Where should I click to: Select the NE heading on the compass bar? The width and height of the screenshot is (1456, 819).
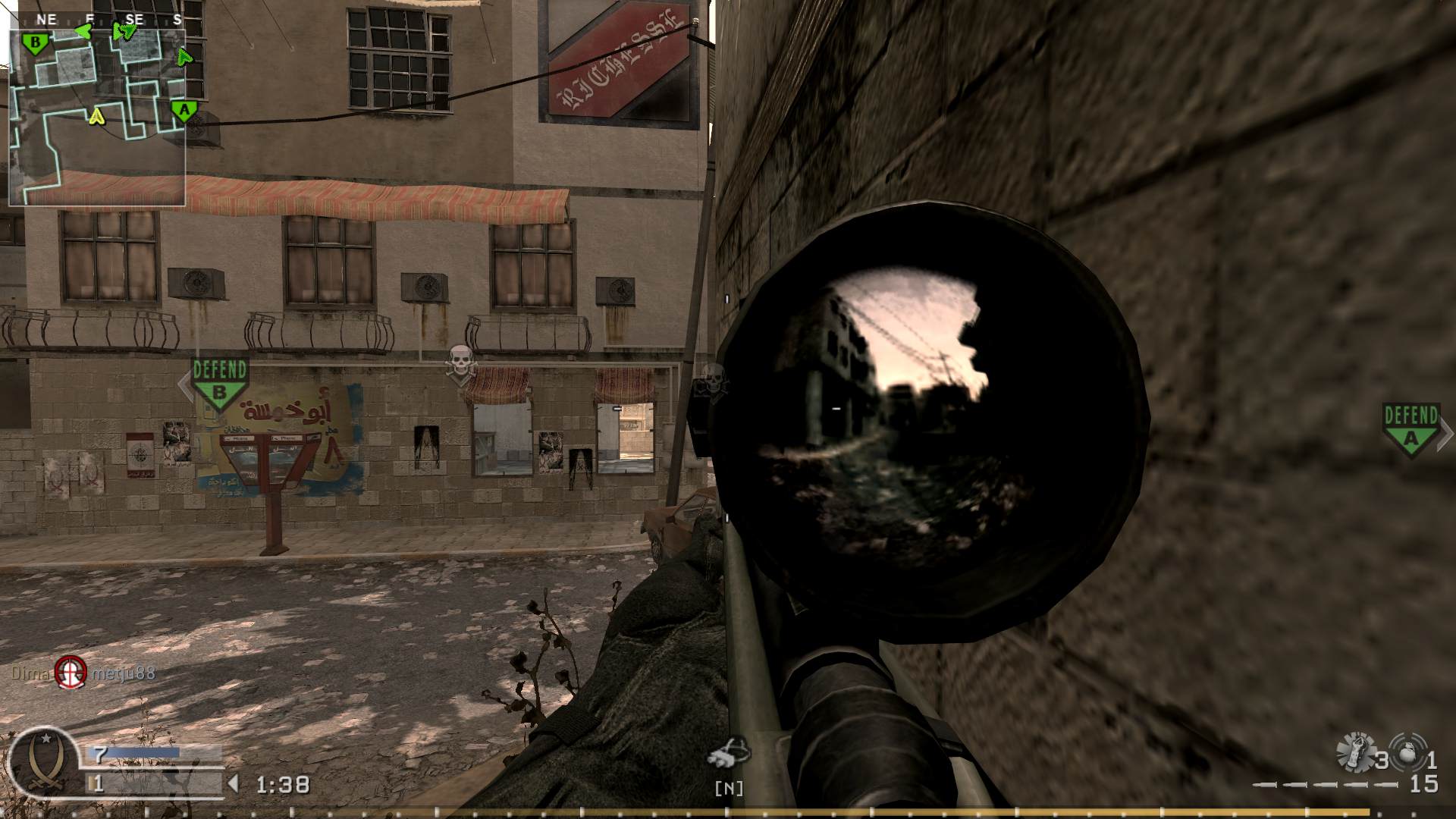click(x=45, y=17)
